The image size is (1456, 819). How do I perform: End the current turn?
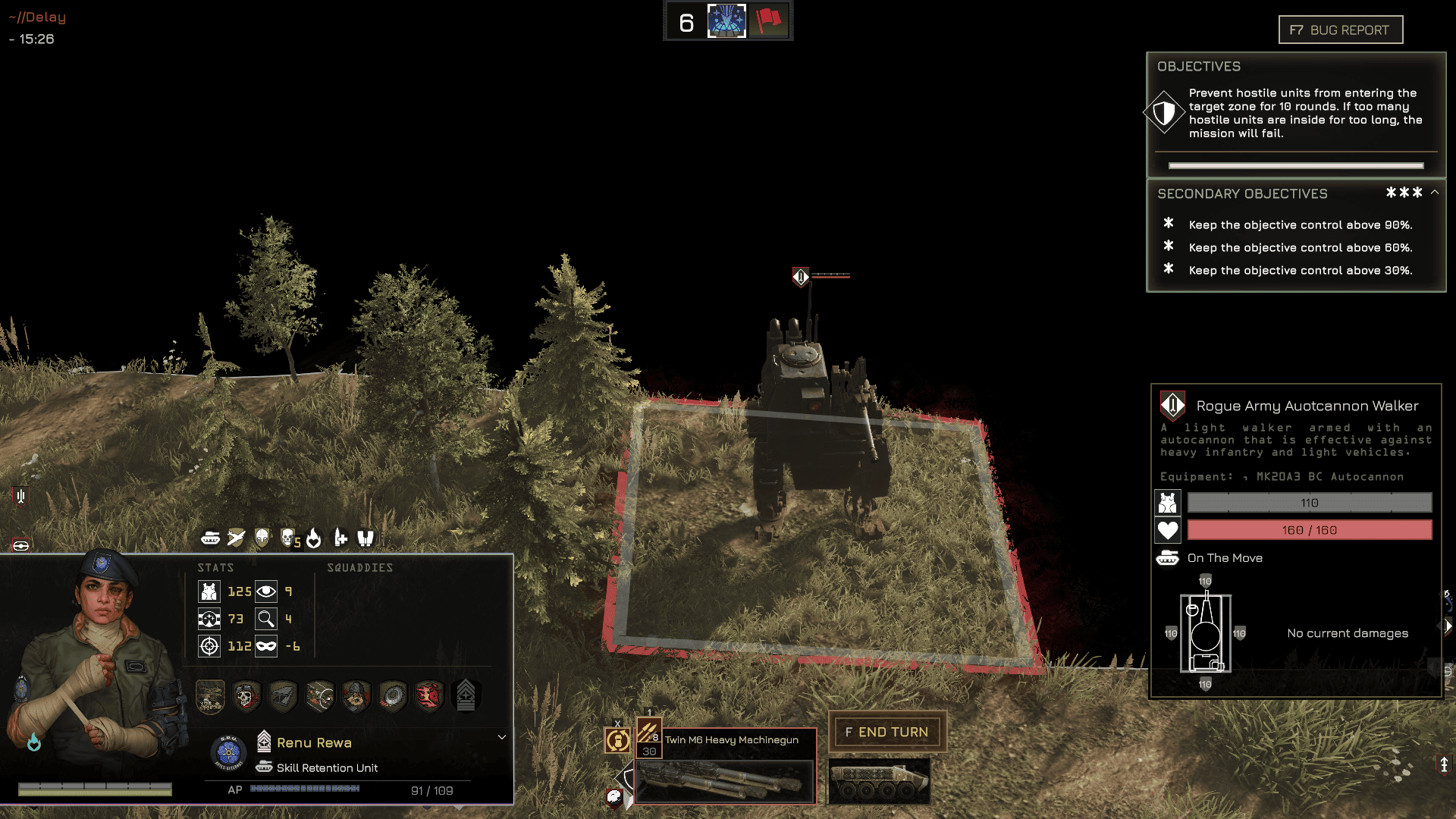[886, 732]
